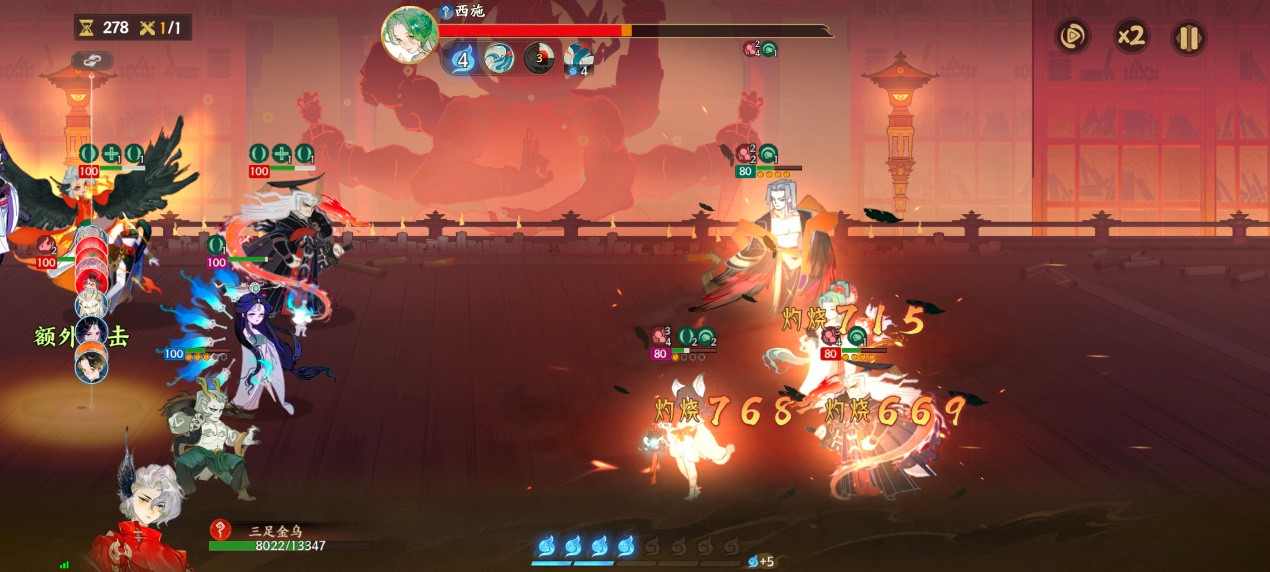Inspect the skill icon costing 4 flames
Image resolution: width=1270 pixels, height=572 pixels.
tap(579, 59)
